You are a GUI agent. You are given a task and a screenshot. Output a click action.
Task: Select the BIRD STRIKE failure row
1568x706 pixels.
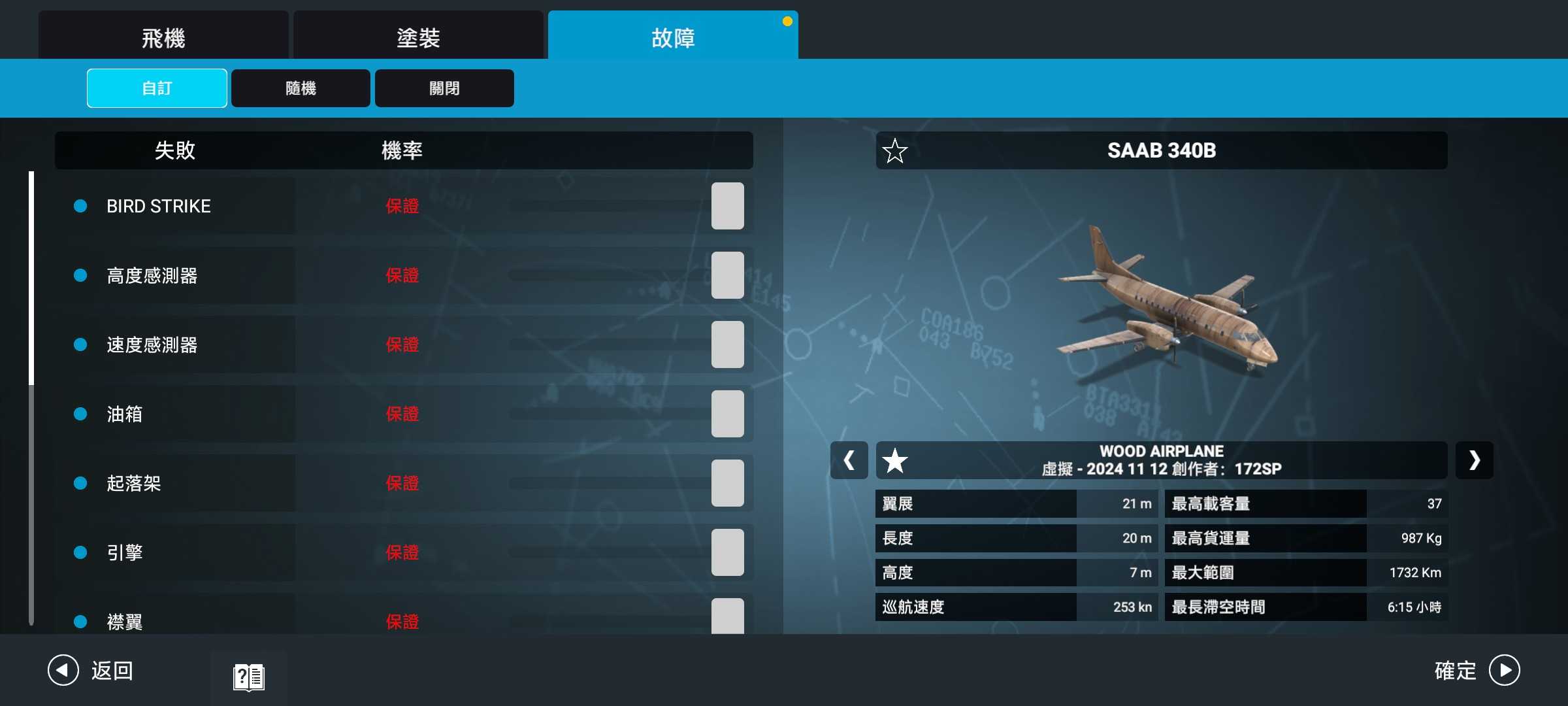pyautogui.click(x=159, y=207)
